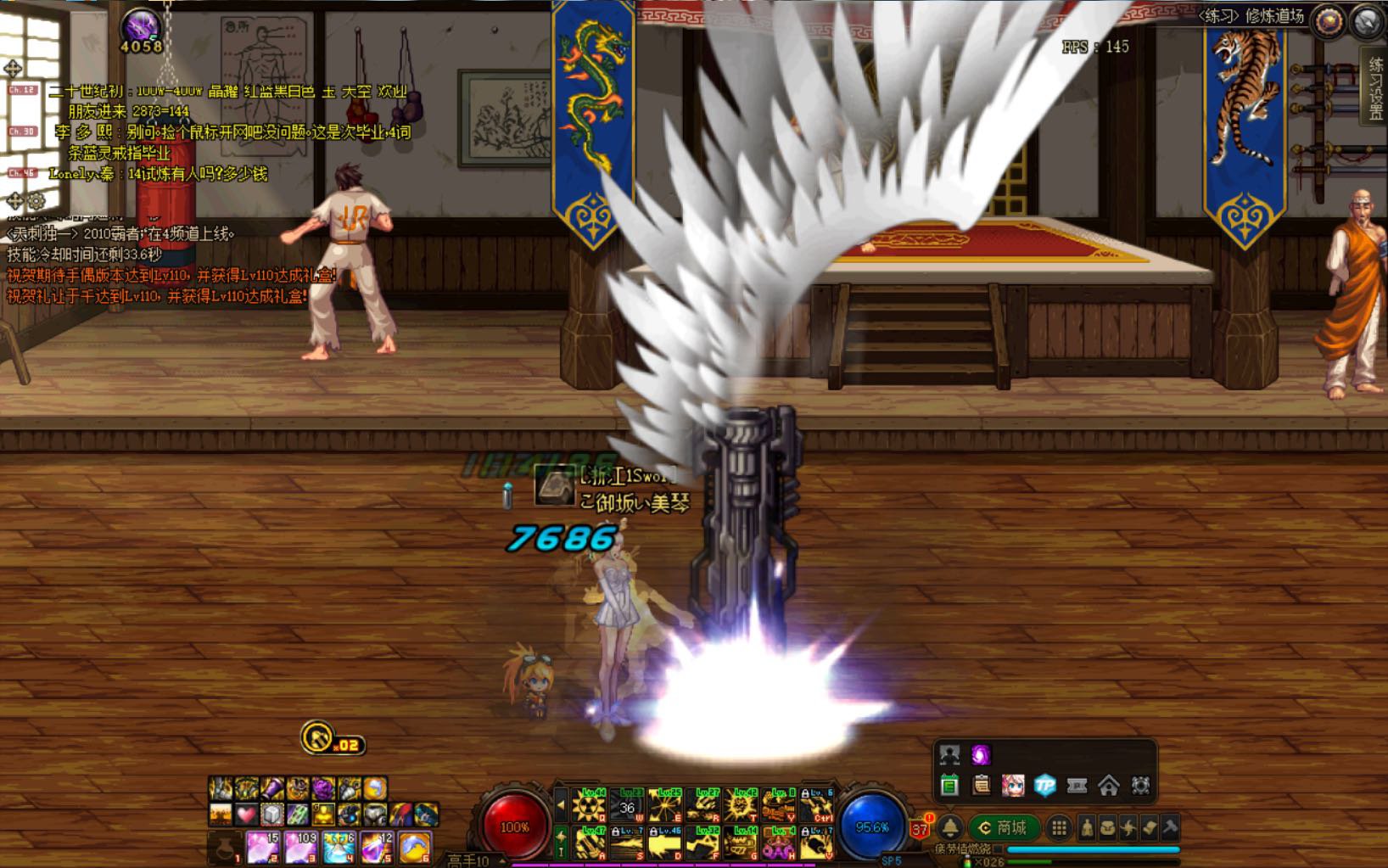This screenshot has height=868, width=1388.
Task: Open the 商城 shop button
Action: click(x=1003, y=827)
